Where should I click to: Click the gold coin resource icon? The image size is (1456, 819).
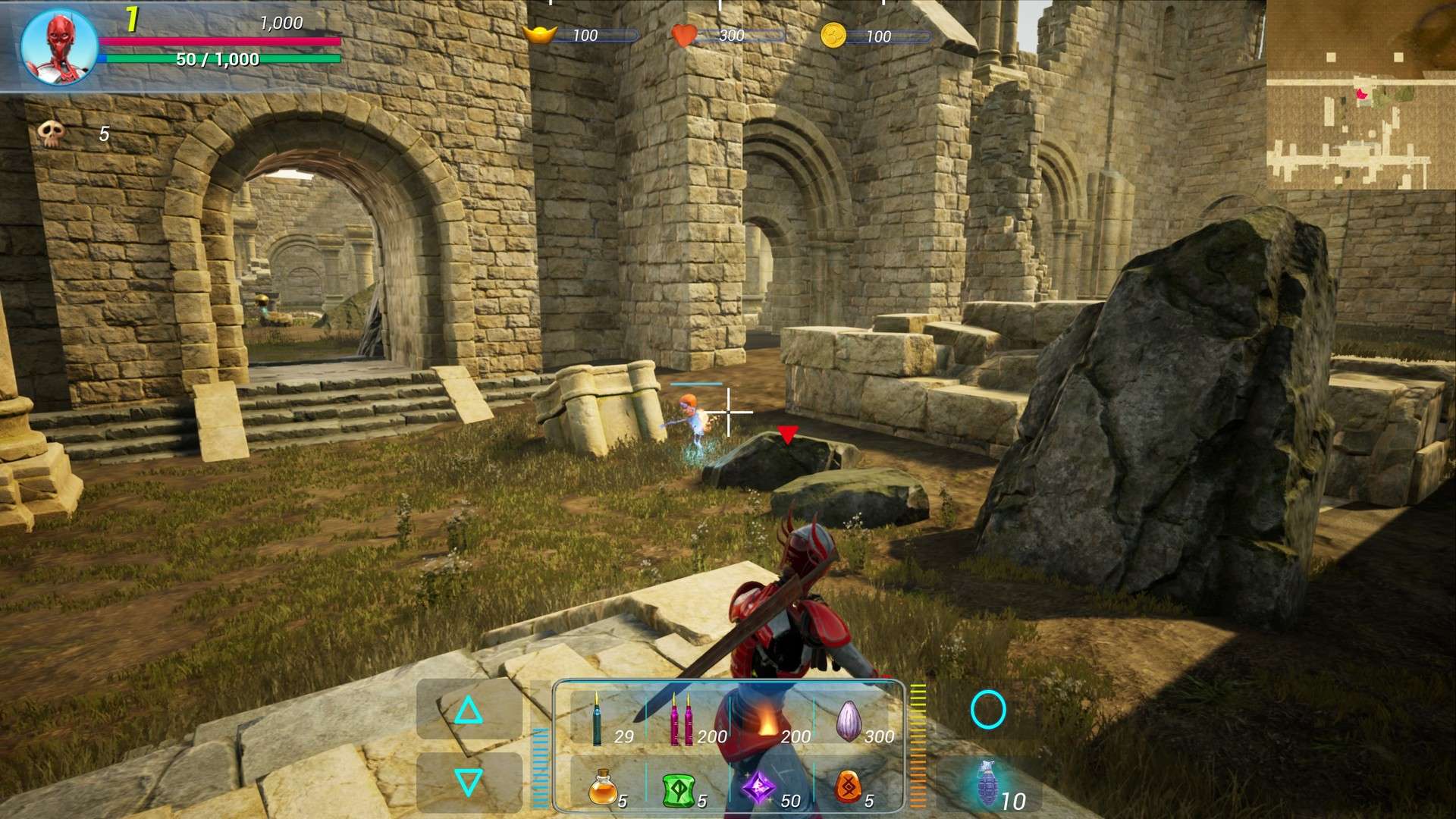click(x=833, y=36)
